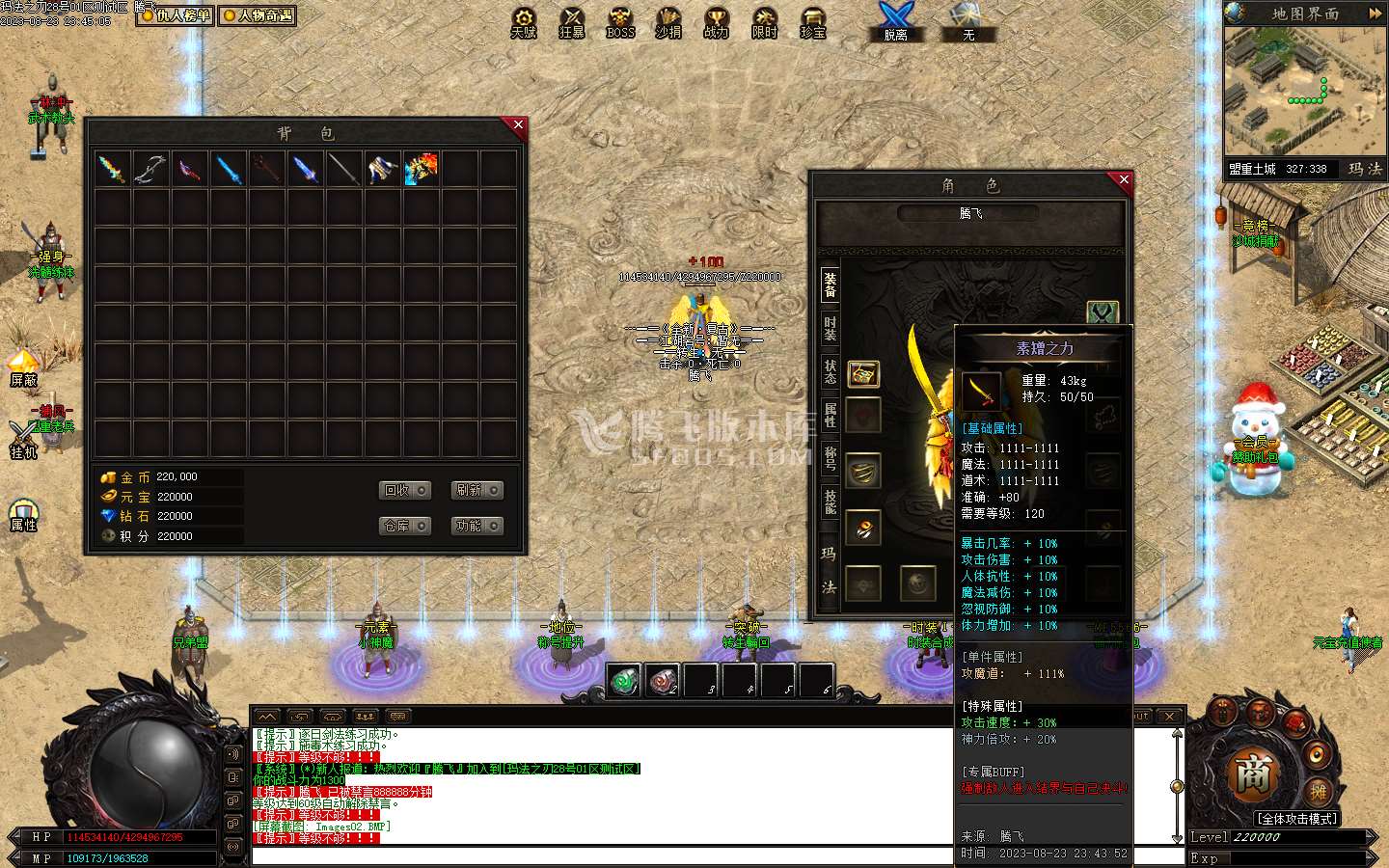Click the minimap of 盟重土城
This screenshot has height=868, width=1389.
(x=1304, y=92)
